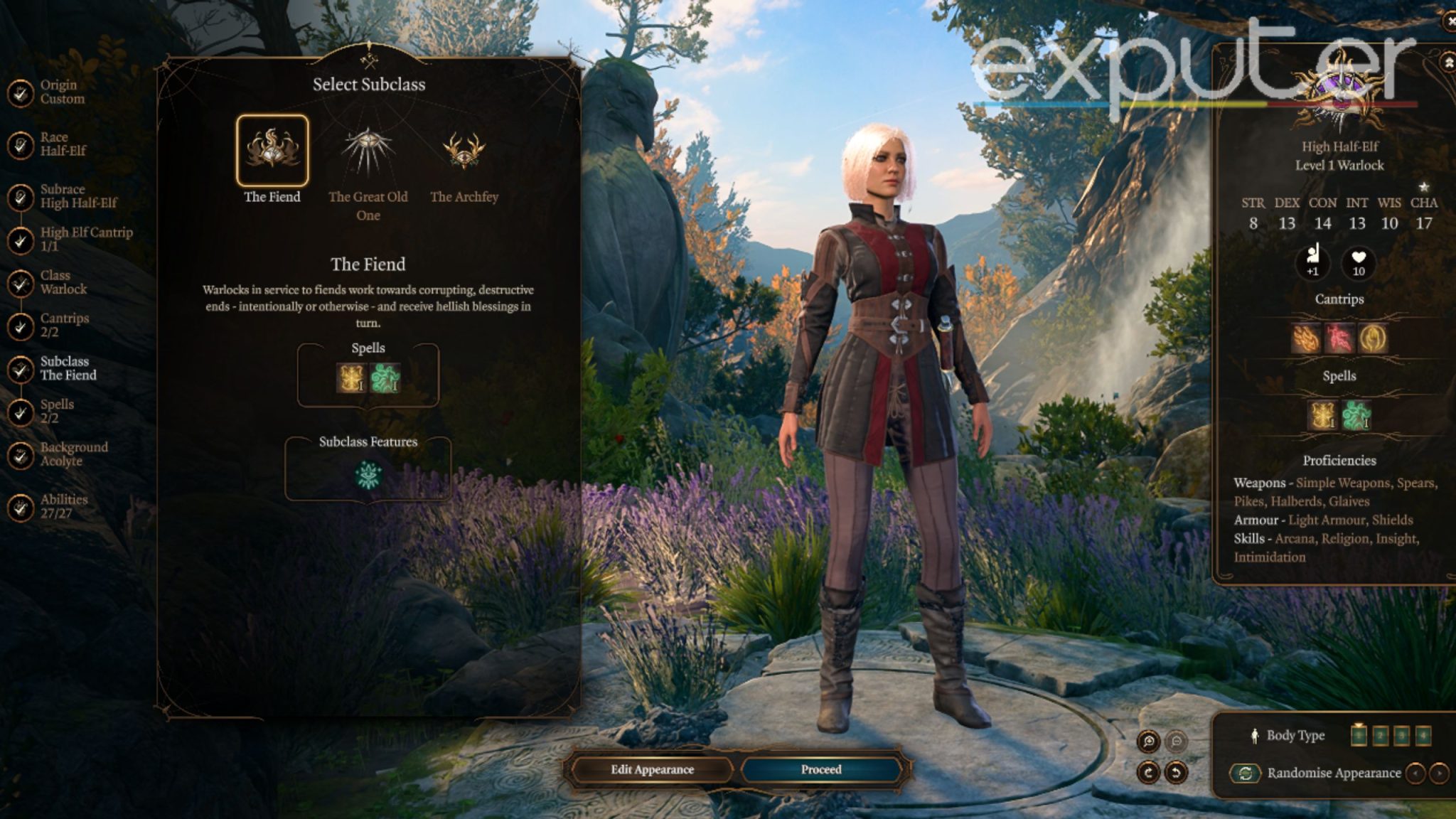Go to the Cantrips step
Viewport: 1456px width, 819px height.
coord(64,325)
